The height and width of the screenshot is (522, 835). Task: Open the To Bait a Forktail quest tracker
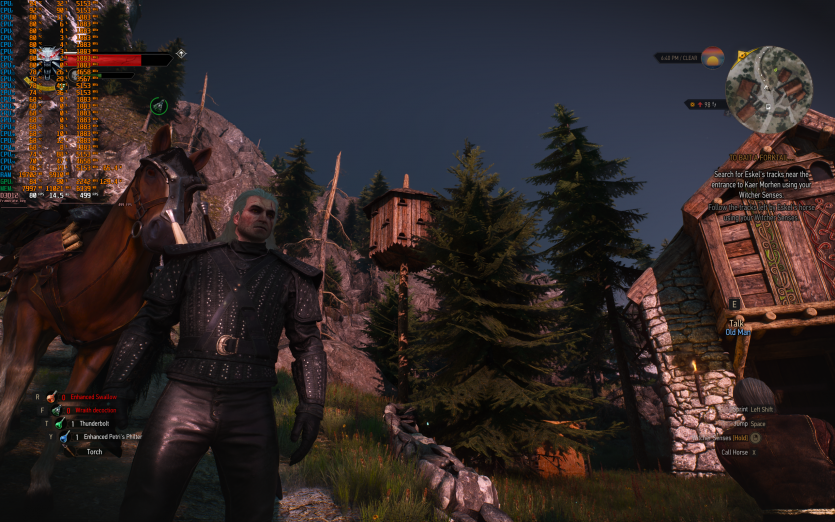758,158
